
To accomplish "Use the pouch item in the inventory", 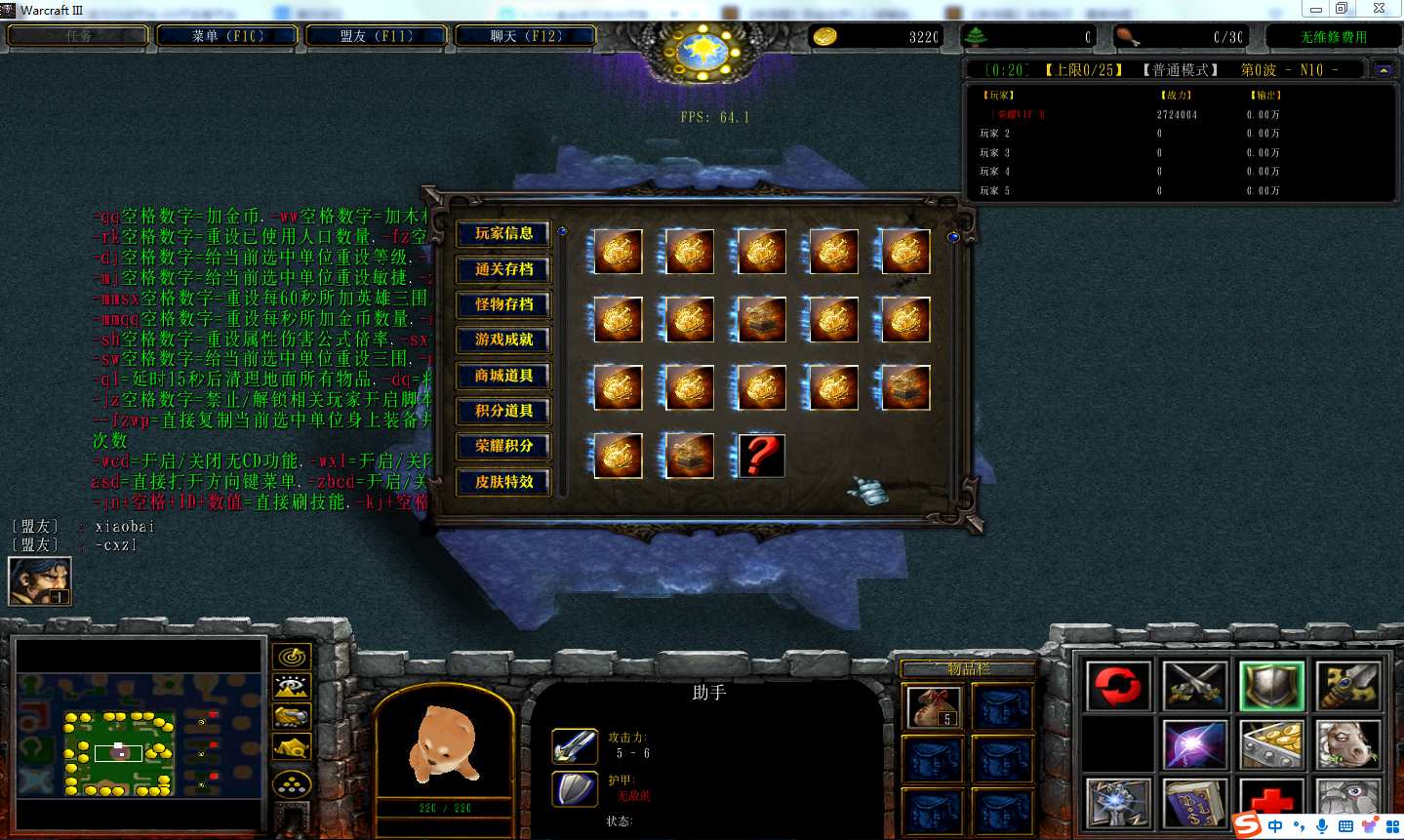I will [932, 706].
